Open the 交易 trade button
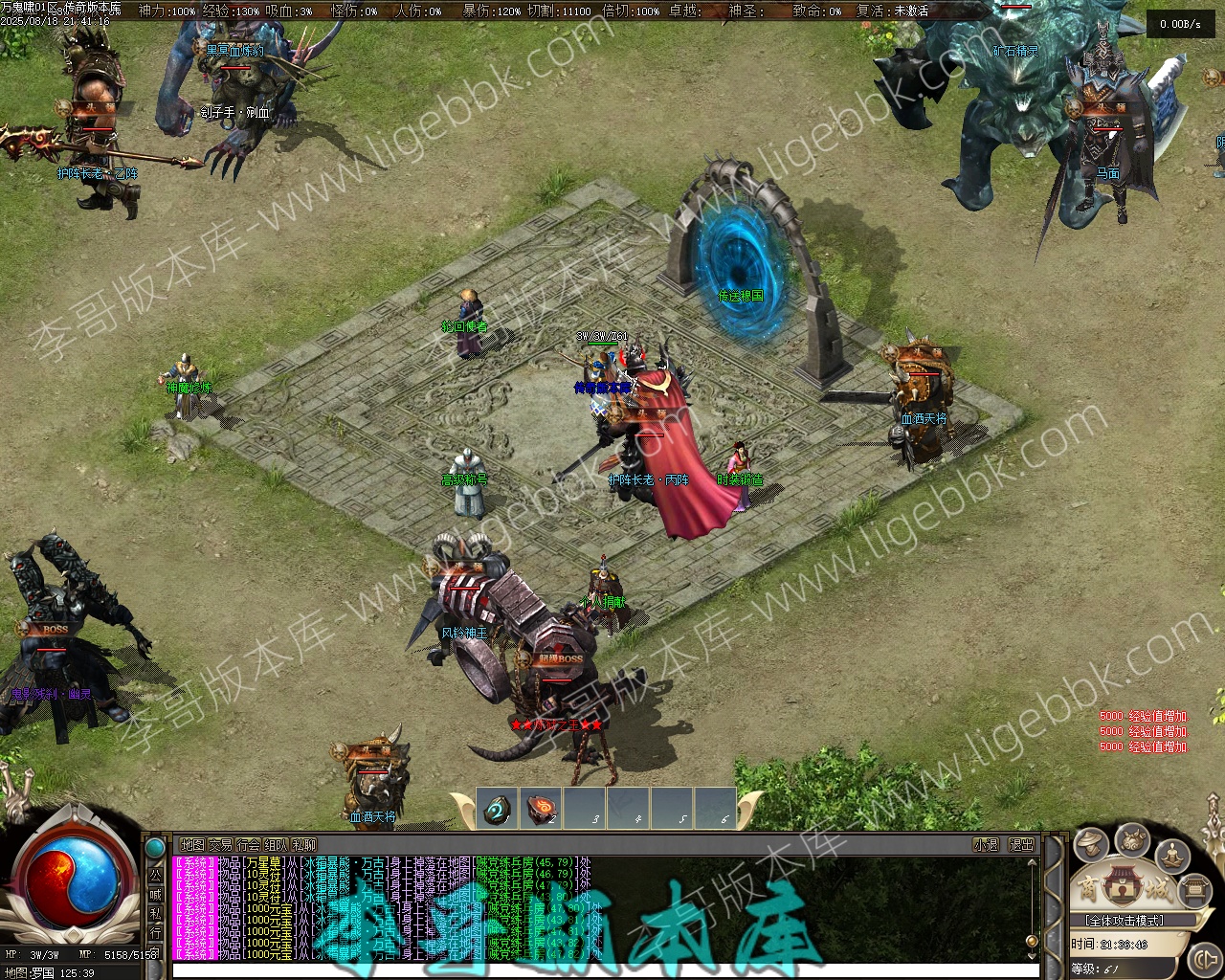This screenshot has height=980, width=1225. [x=220, y=845]
